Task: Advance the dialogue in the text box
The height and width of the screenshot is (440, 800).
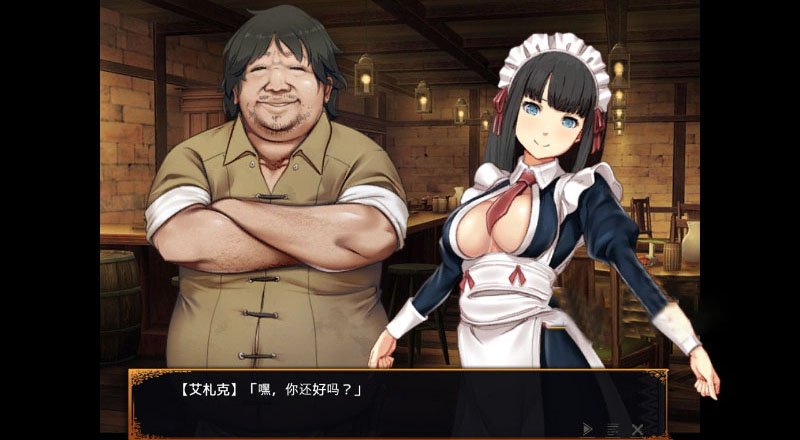Action: tap(398, 400)
